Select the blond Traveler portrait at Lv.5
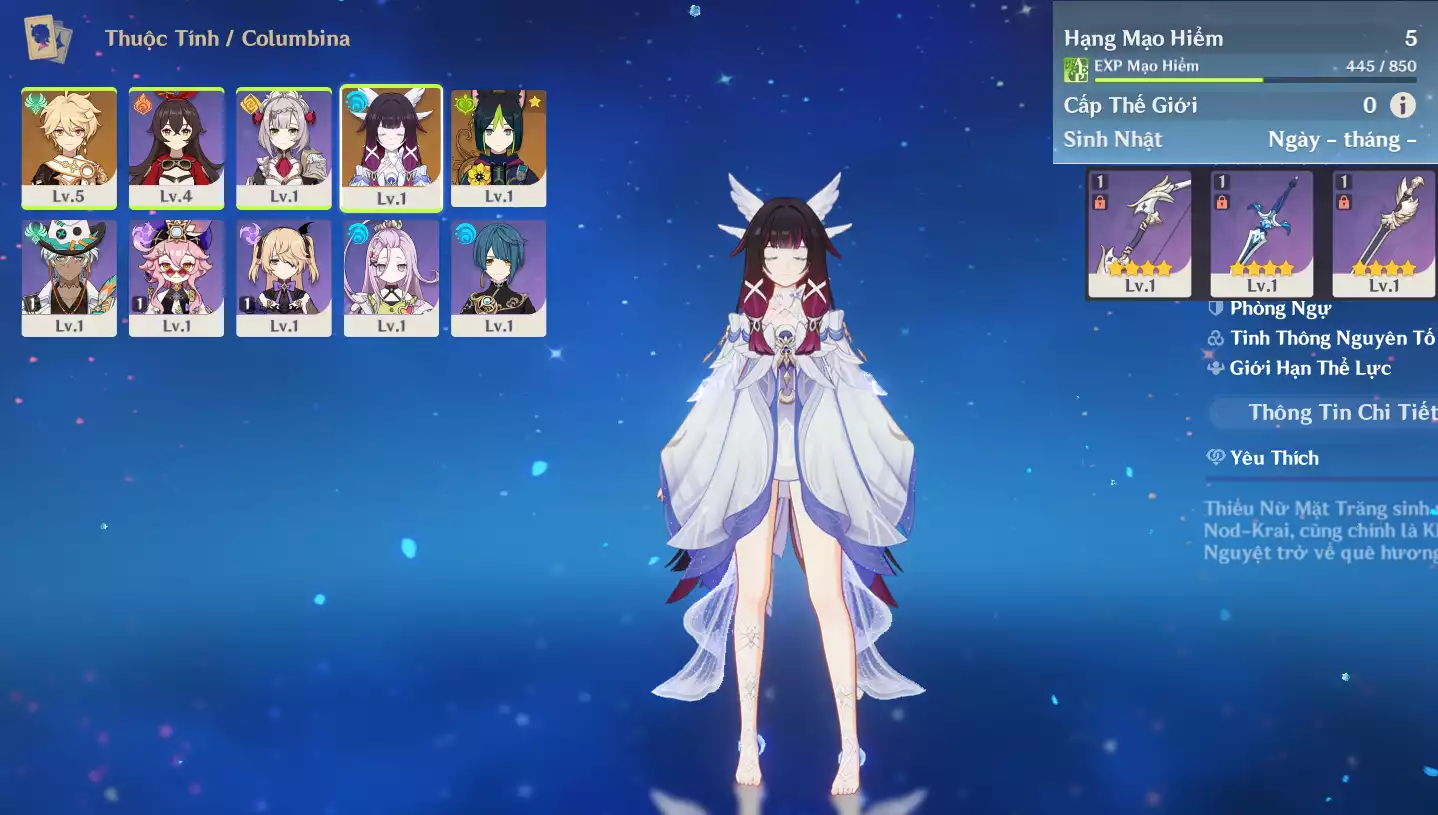Image resolution: width=1438 pixels, height=815 pixels. (69, 147)
